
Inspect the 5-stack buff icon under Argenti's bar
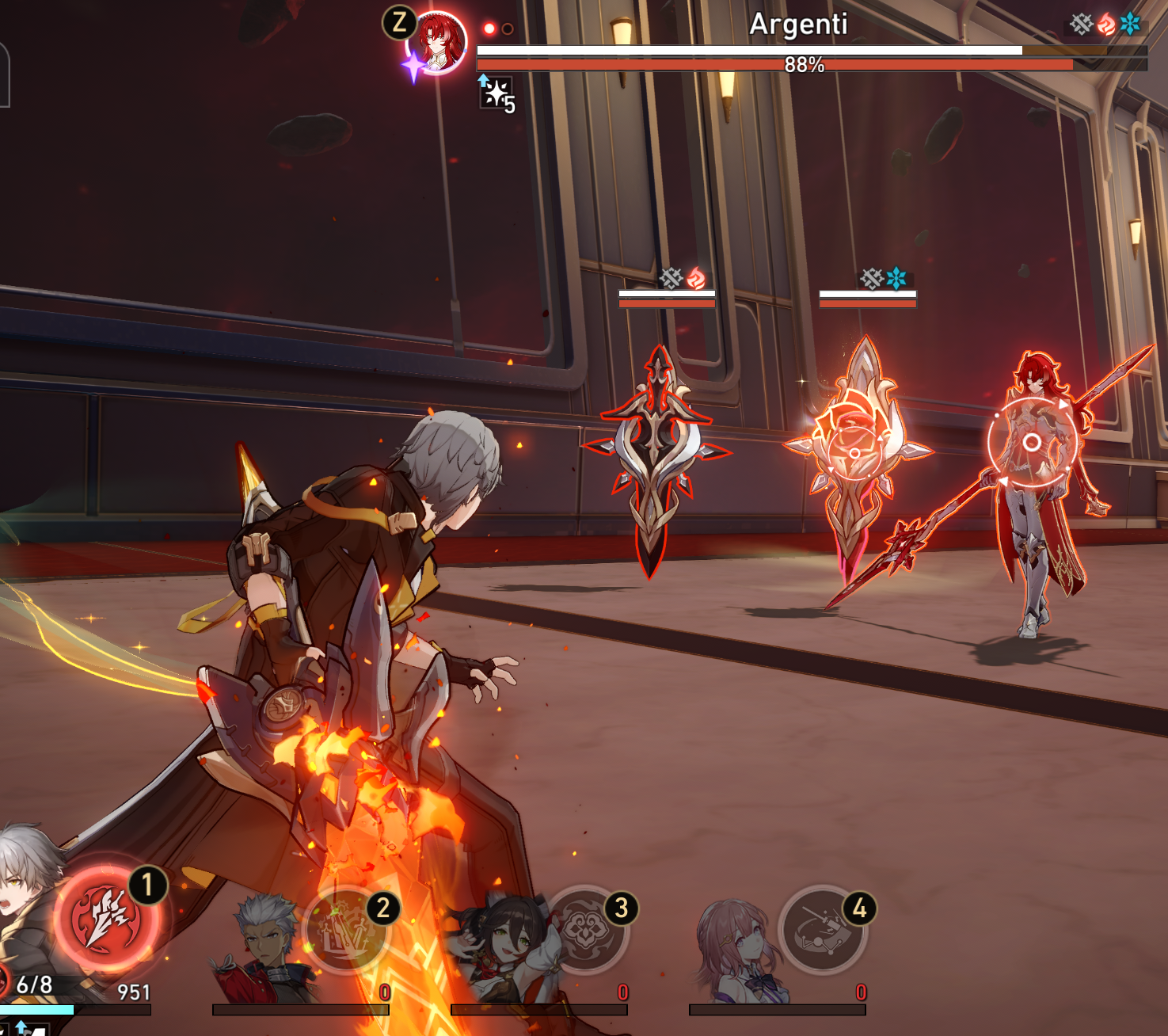pyautogui.click(x=496, y=93)
